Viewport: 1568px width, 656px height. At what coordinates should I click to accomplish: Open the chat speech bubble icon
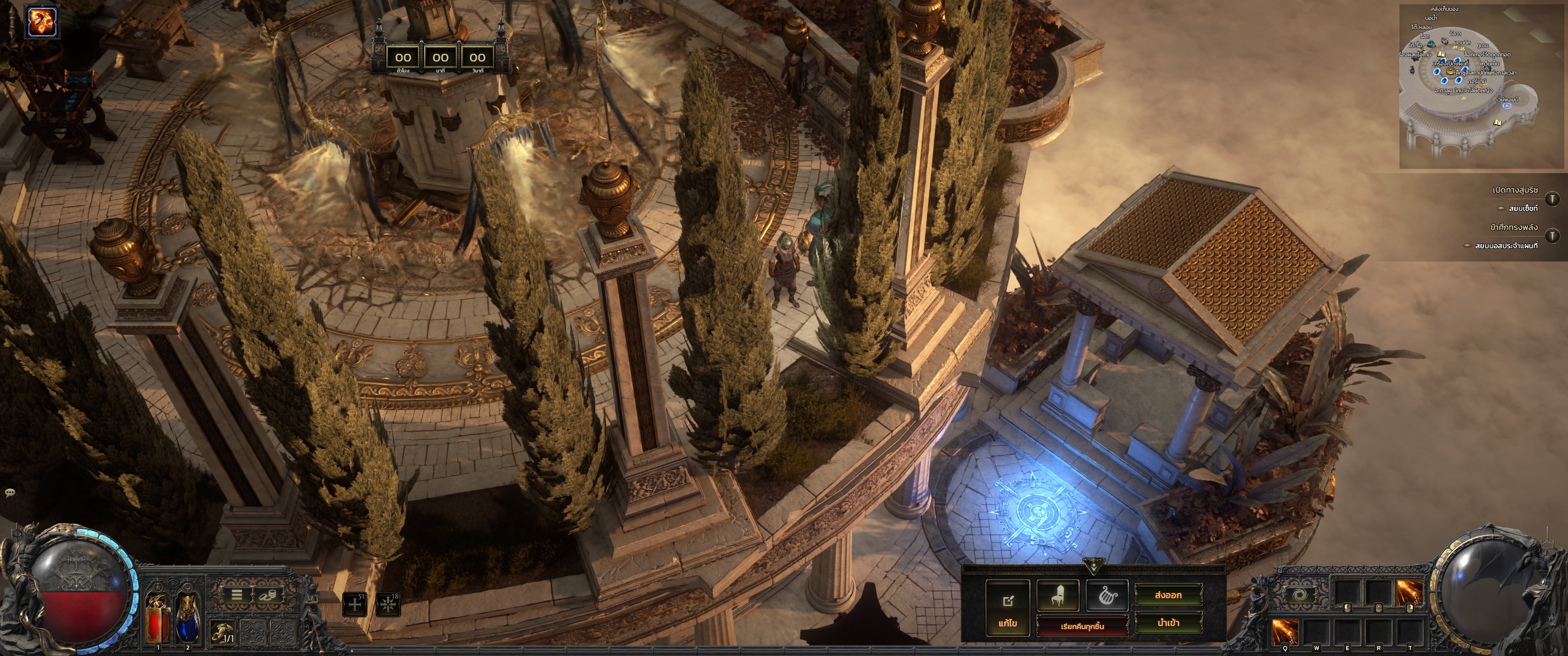pyautogui.click(x=10, y=492)
